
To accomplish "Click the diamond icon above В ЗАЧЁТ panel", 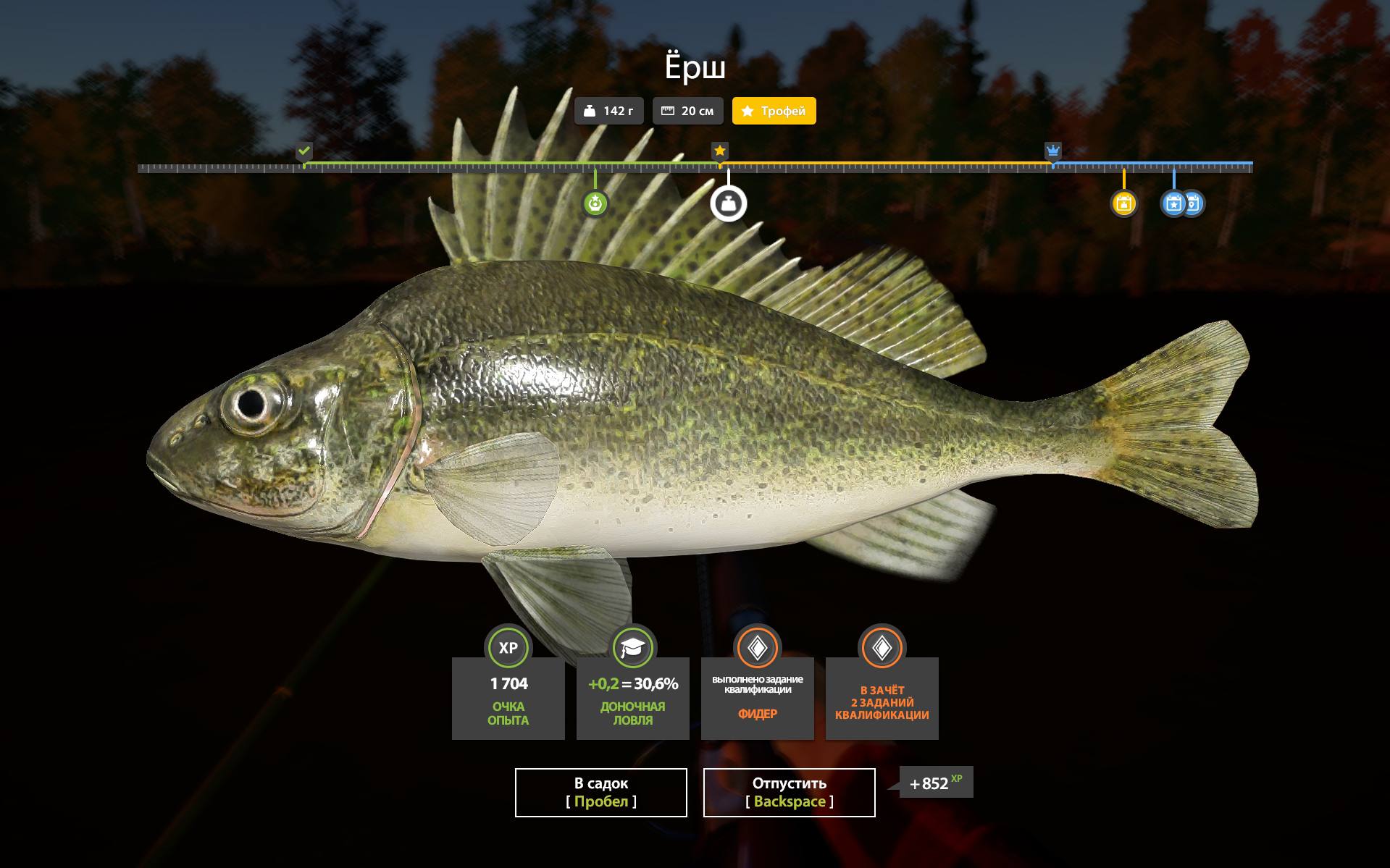I will click(882, 648).
